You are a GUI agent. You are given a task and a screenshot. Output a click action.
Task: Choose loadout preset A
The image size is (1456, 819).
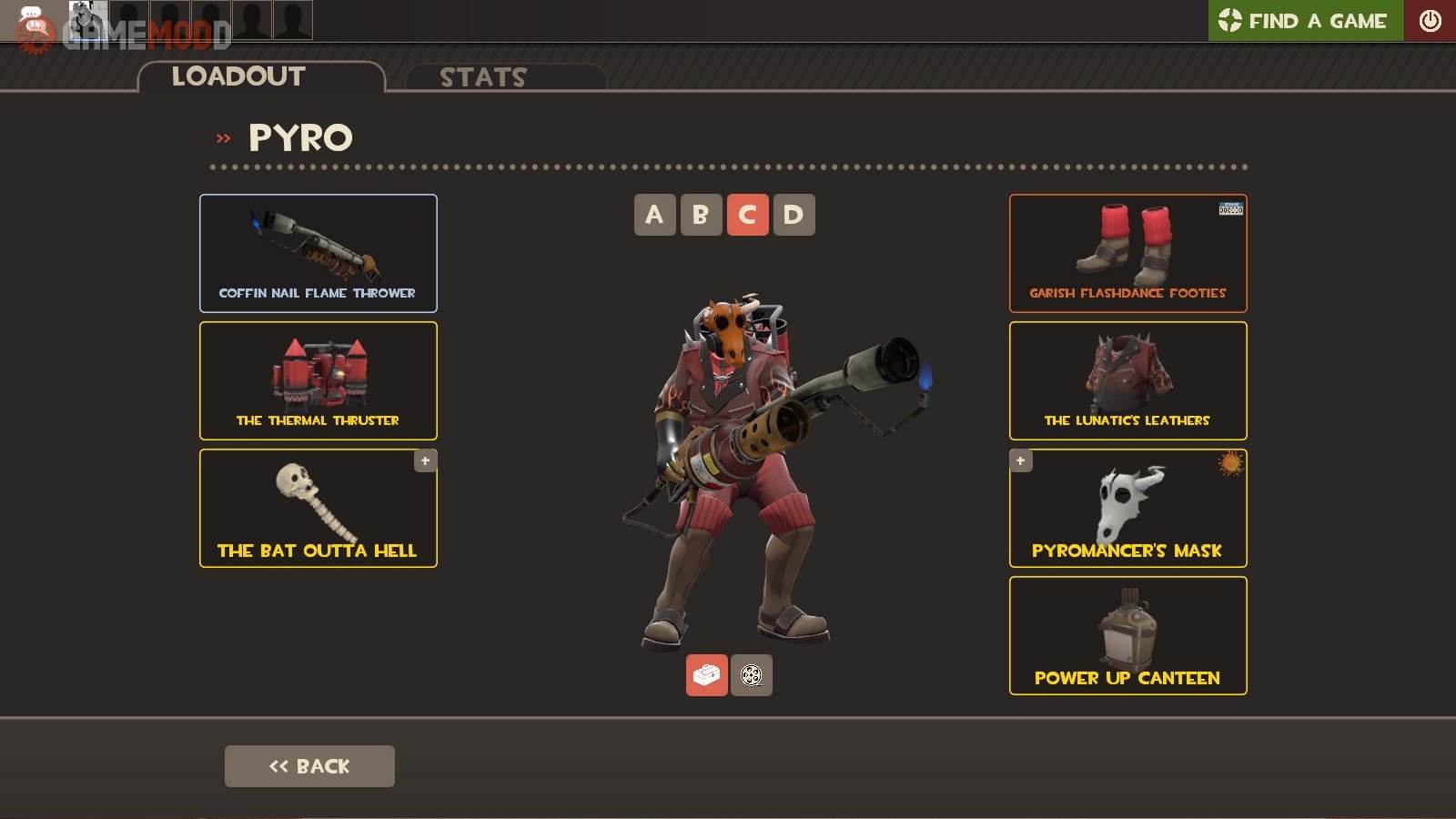[654, 215]
